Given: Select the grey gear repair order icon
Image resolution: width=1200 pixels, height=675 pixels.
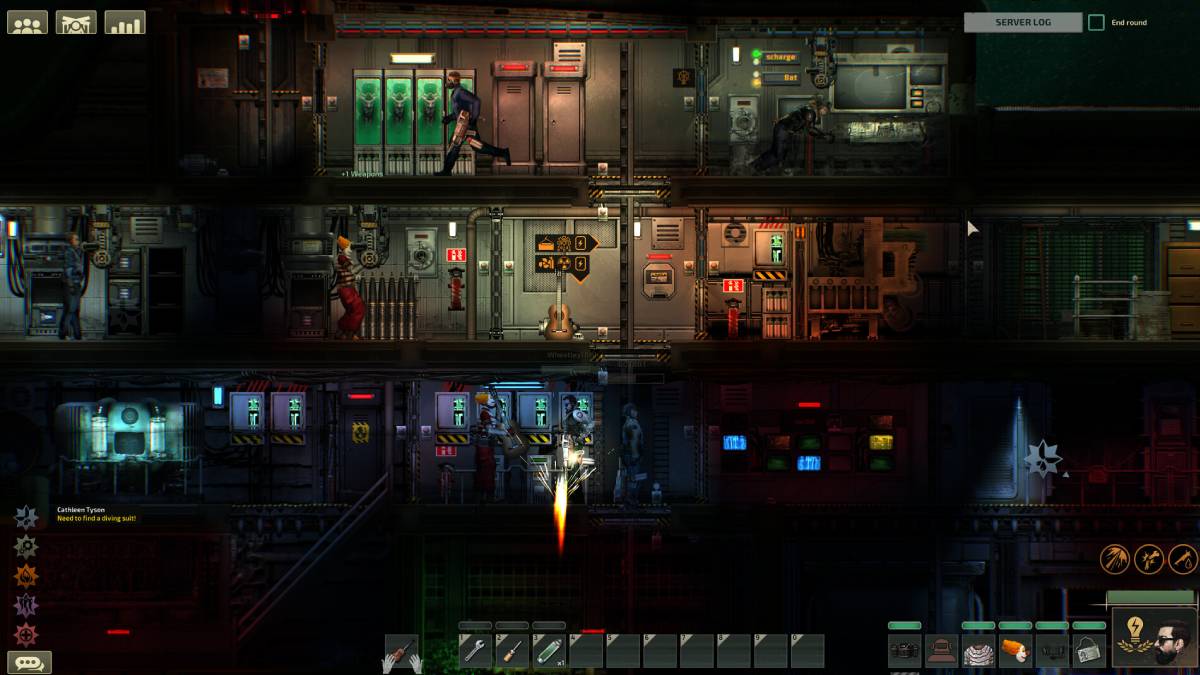Looking at the screenshot, I should coord(26,546).
